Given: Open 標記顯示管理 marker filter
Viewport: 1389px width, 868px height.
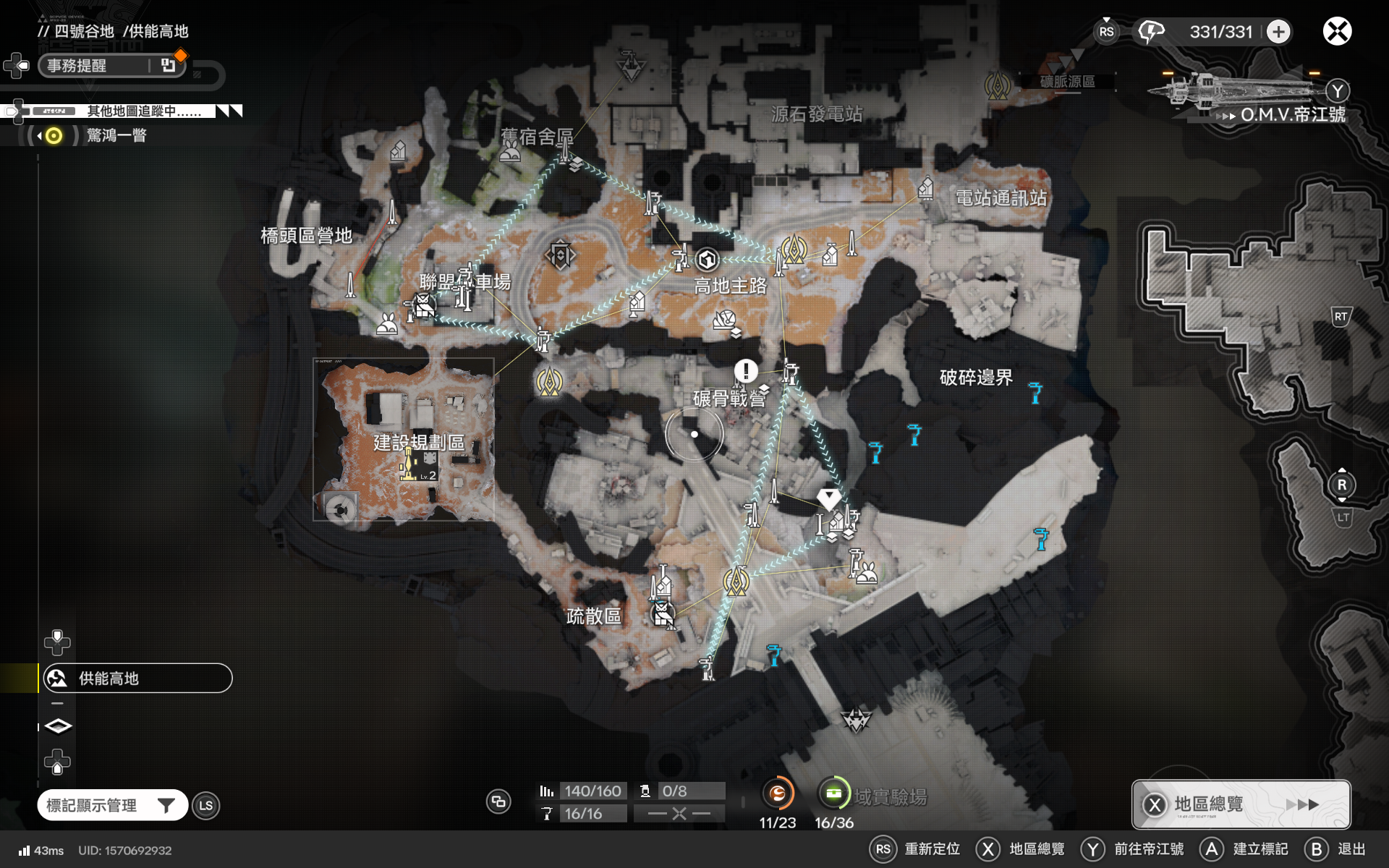Looking at the screenshot, I should [x=112, y=805].
